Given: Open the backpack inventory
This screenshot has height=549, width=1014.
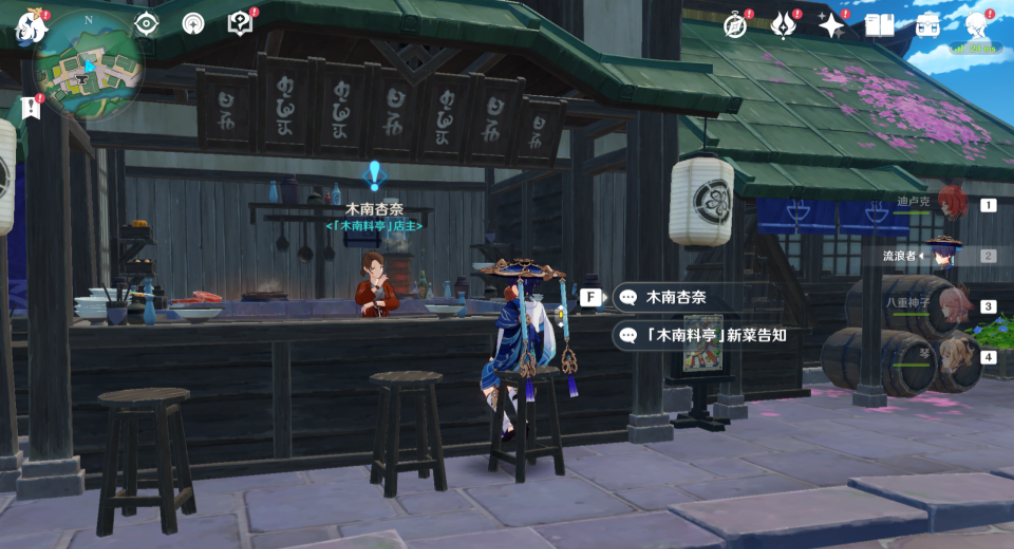Looking at the screenshot, I should point(927,26).
